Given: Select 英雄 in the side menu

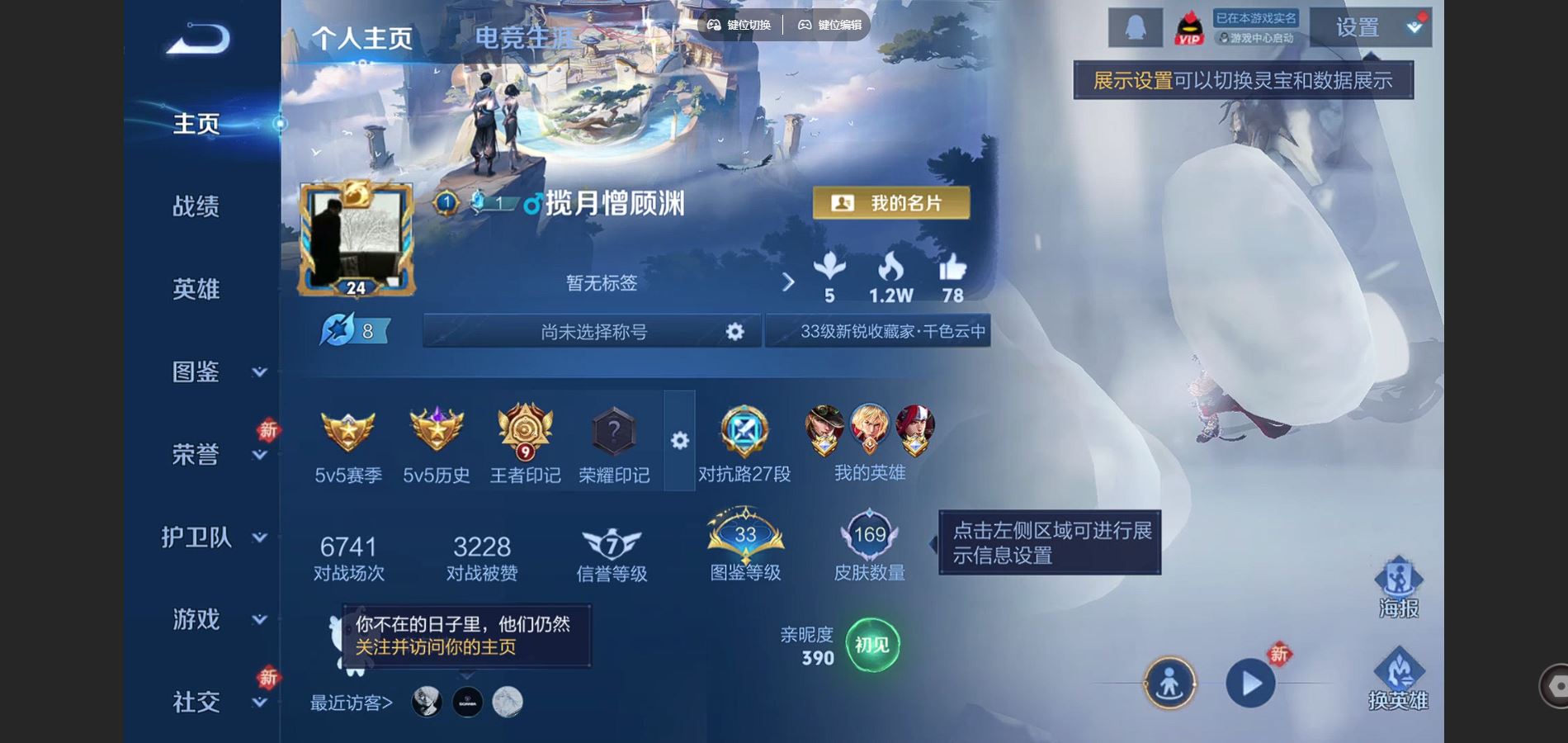Looking at the screenshot, I should click(x=196, y=289).
